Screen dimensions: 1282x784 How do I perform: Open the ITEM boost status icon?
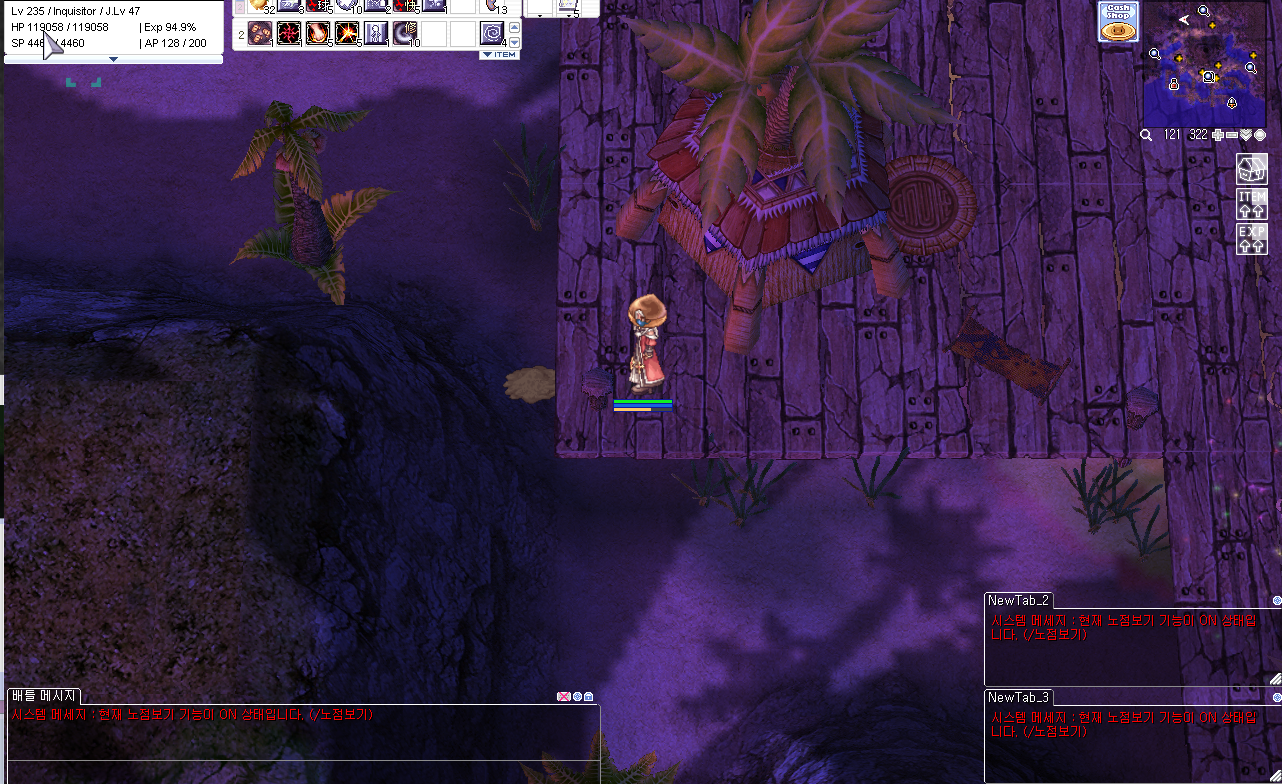1252,203
